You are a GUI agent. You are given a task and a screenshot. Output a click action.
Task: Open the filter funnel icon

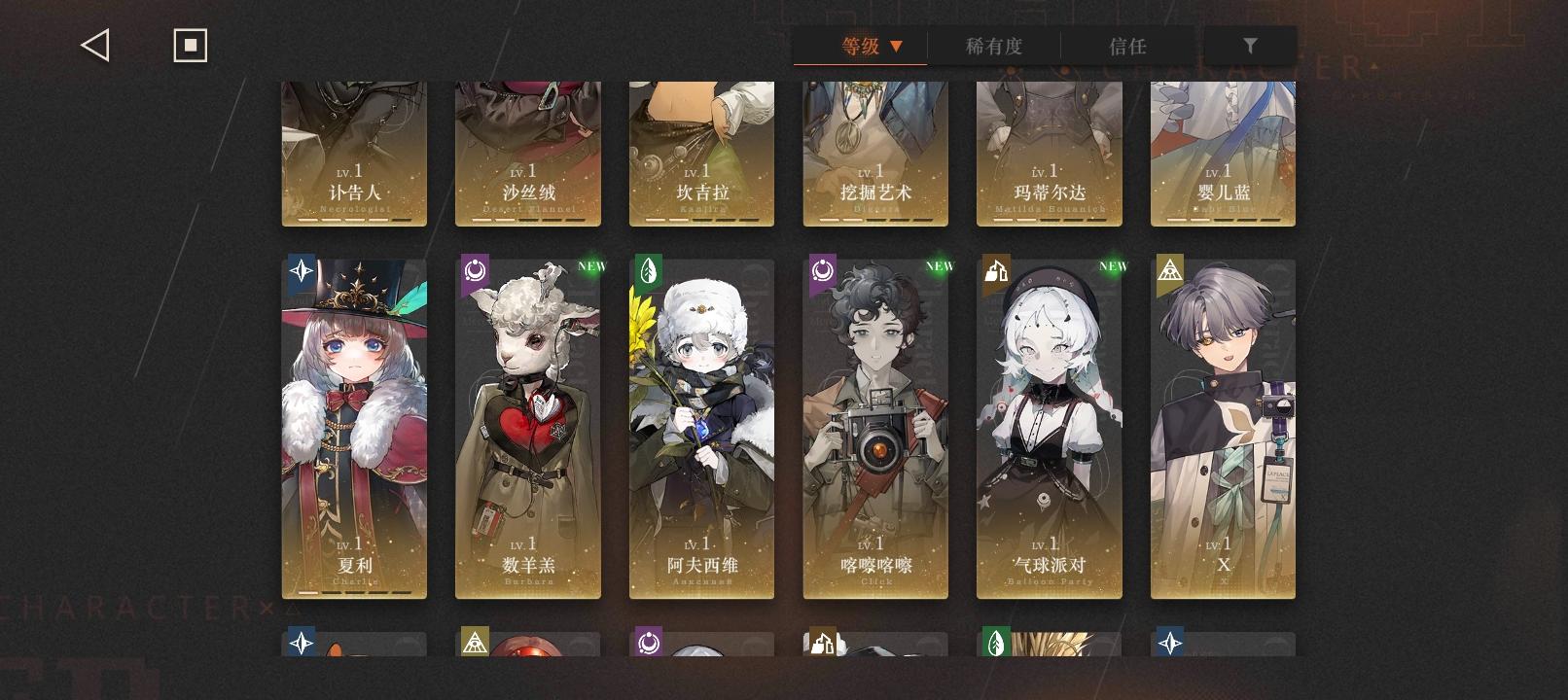[x=1251, y=45]
